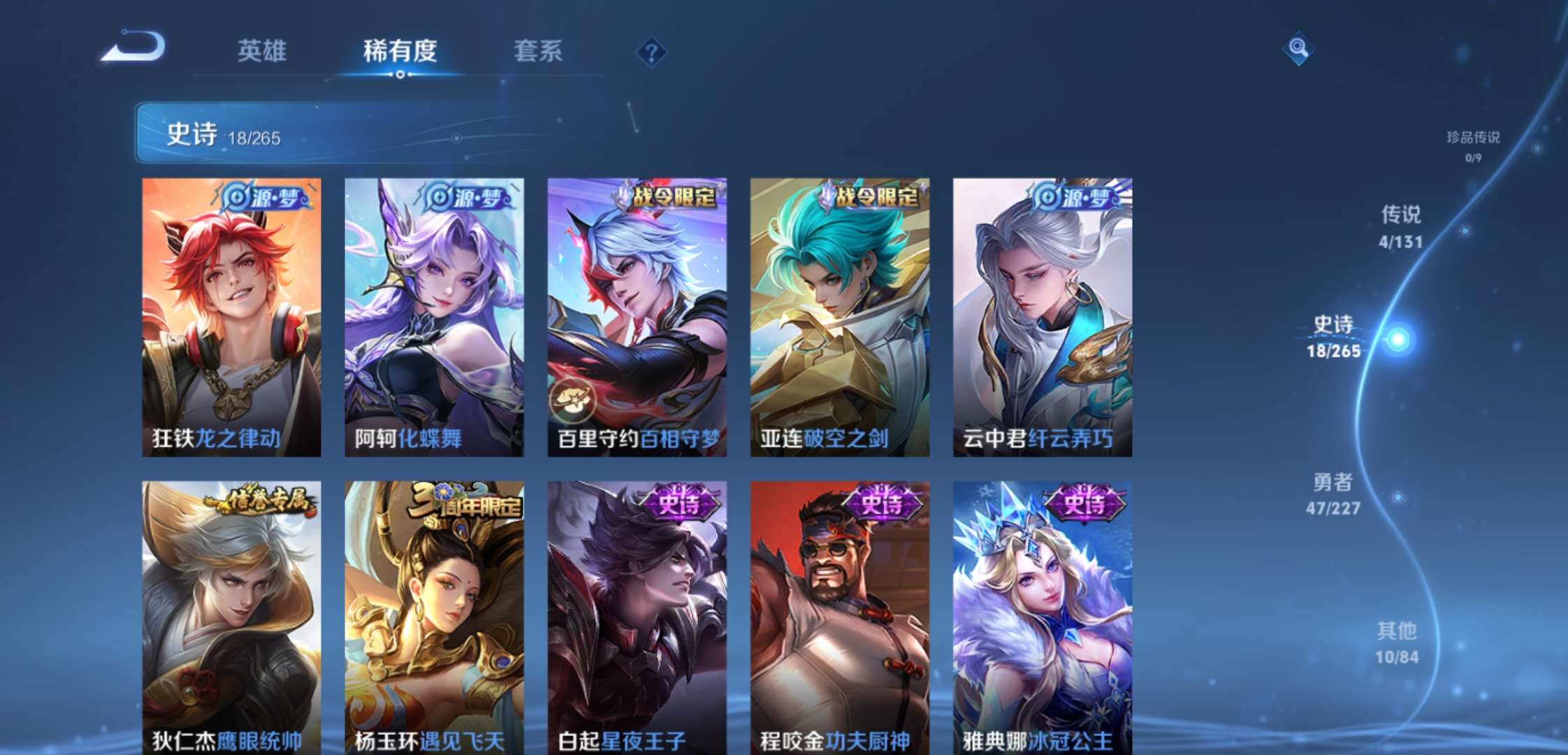Switch to the 套系 tab

(538, 50)
